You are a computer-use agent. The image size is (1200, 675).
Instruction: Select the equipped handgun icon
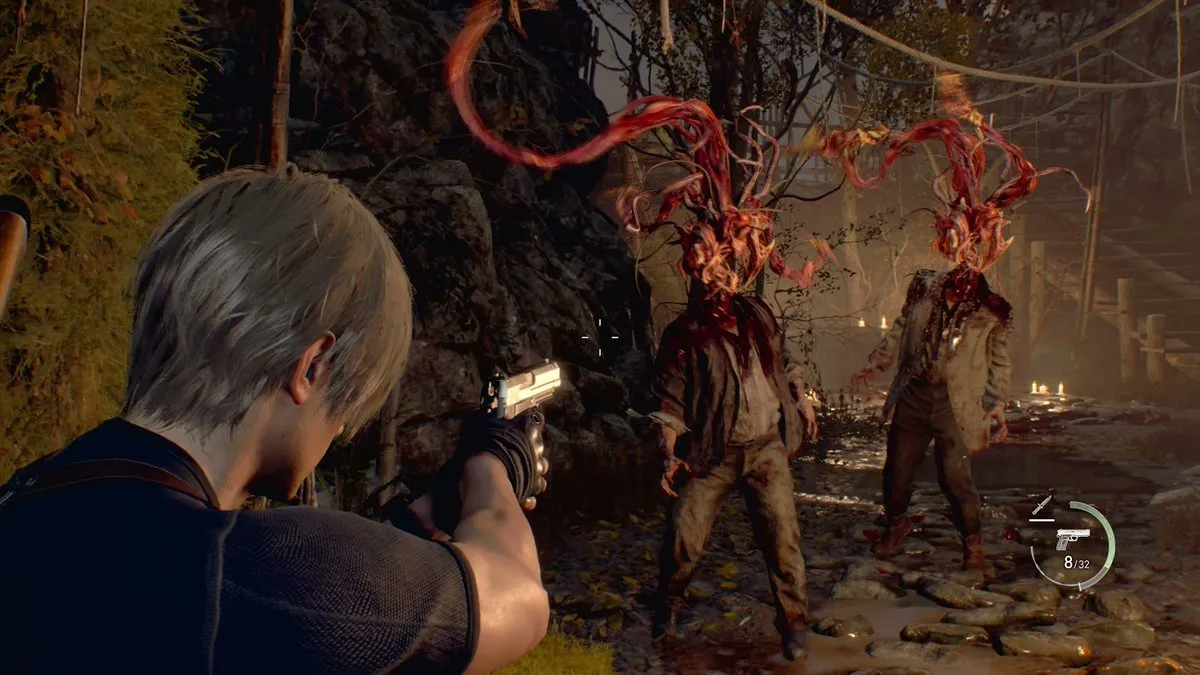[1072, 538]
